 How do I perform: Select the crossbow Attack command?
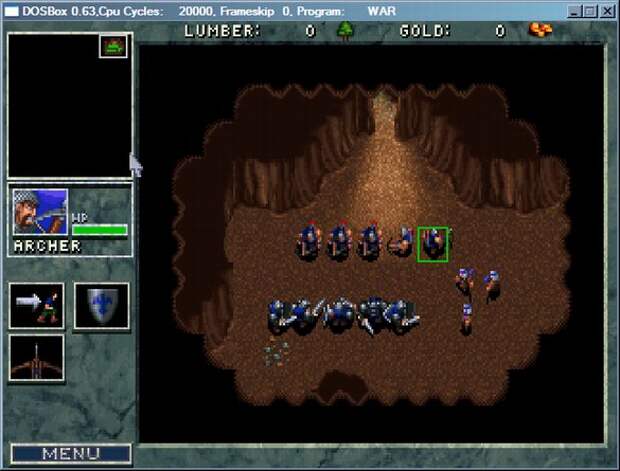click(37, 358)
